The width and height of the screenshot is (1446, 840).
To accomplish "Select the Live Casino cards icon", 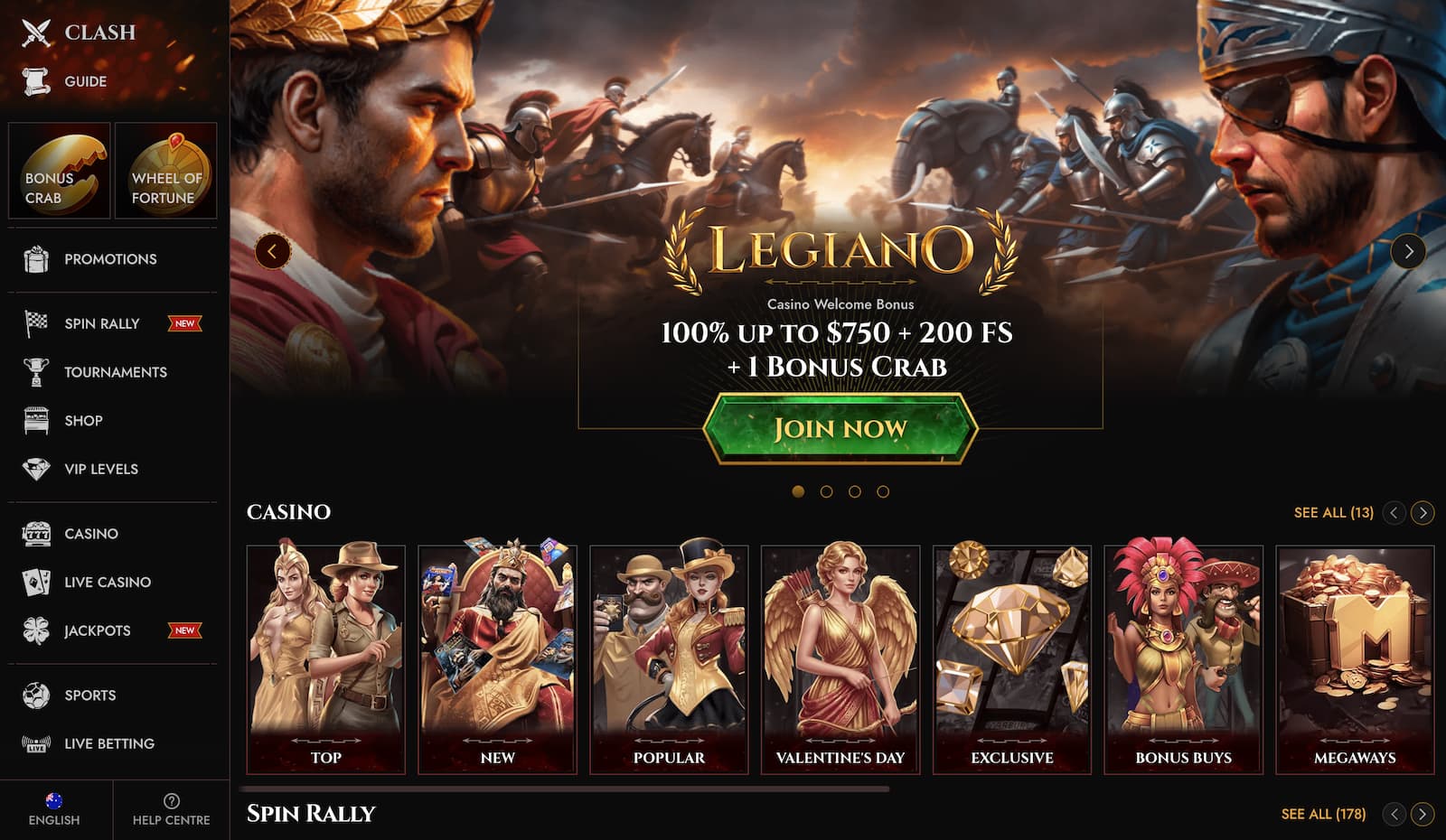I will [x=33, y=582].
